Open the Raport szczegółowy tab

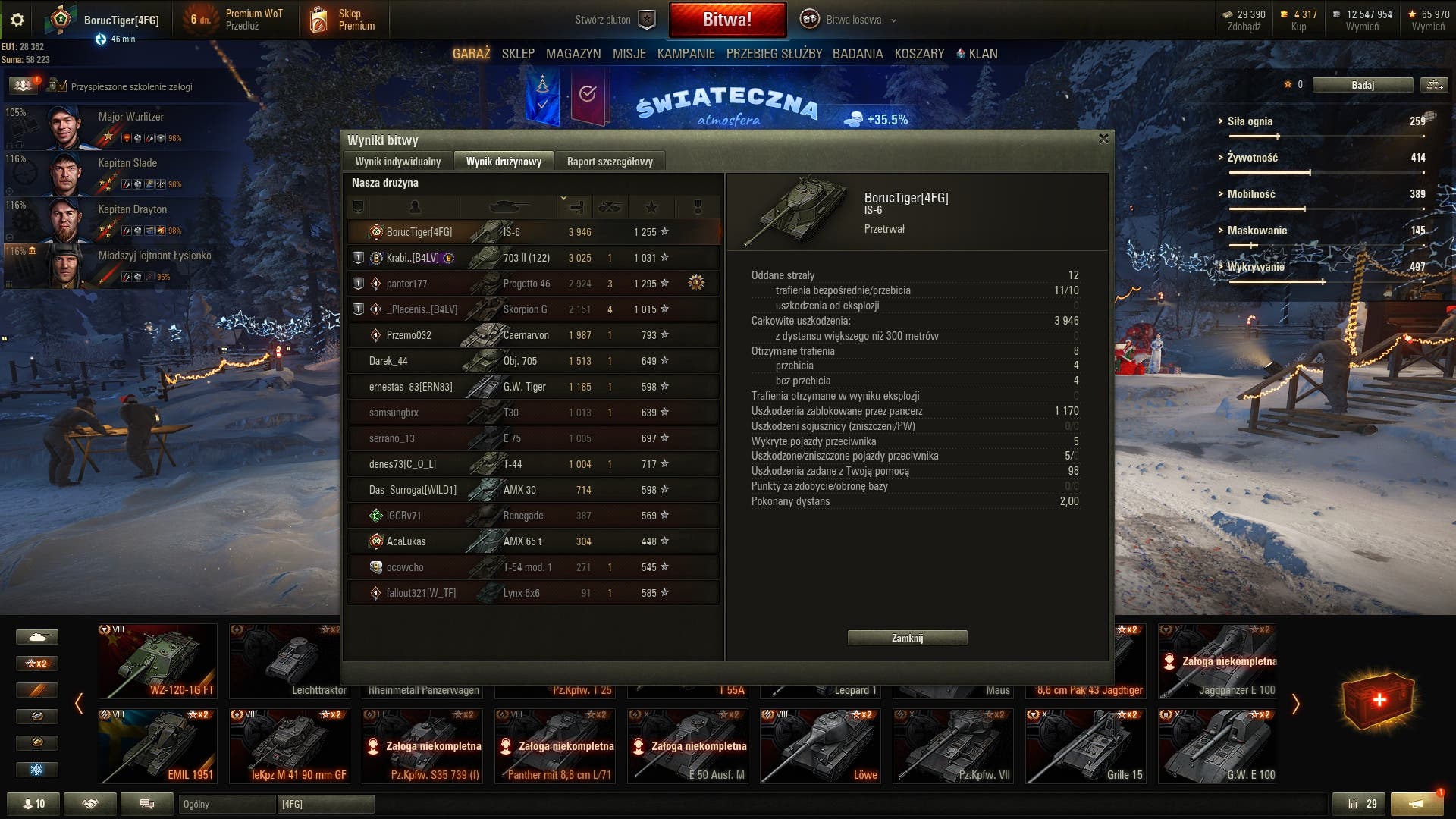tap(609, 162)
